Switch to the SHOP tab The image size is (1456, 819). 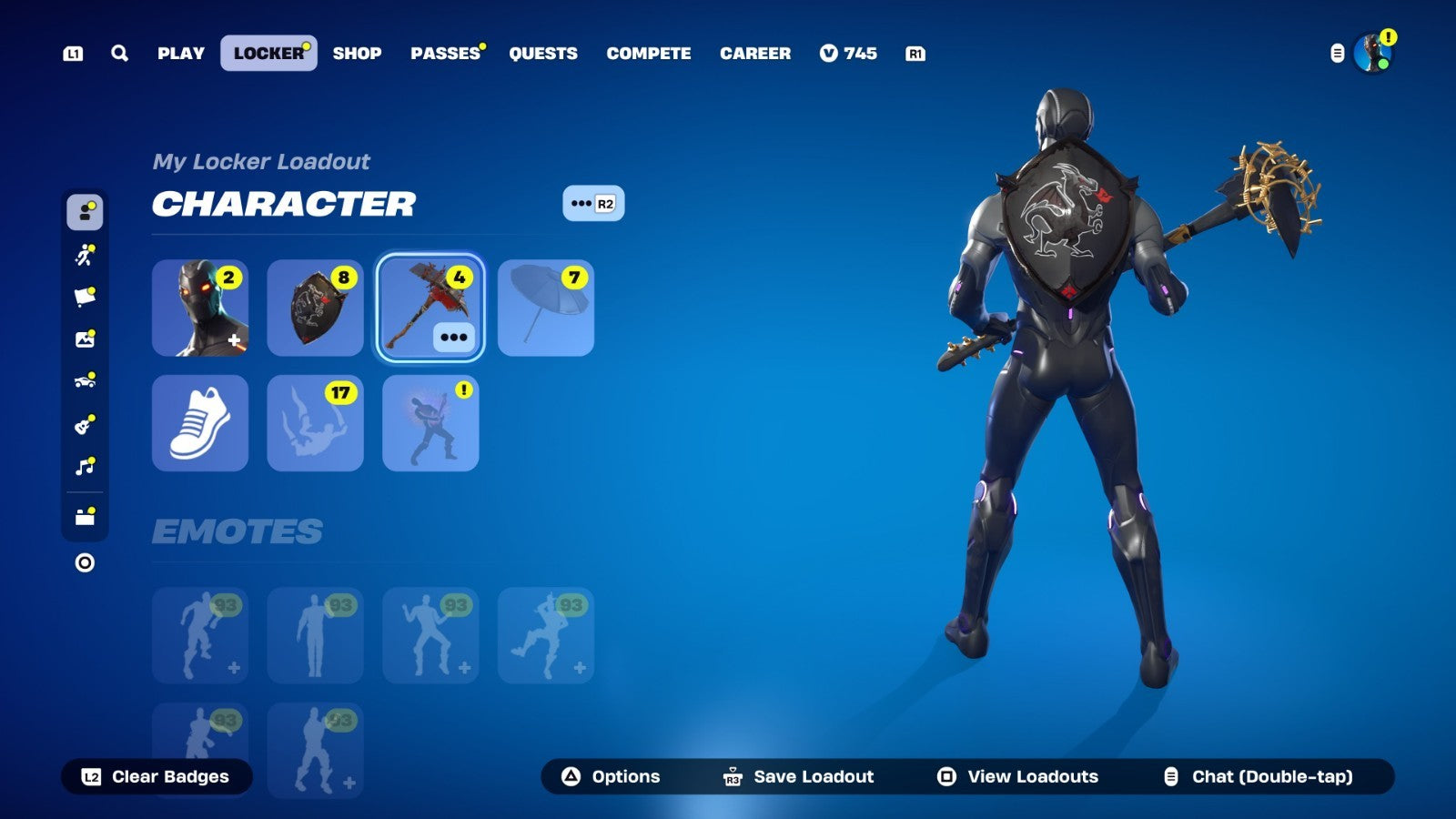[357, 54]
